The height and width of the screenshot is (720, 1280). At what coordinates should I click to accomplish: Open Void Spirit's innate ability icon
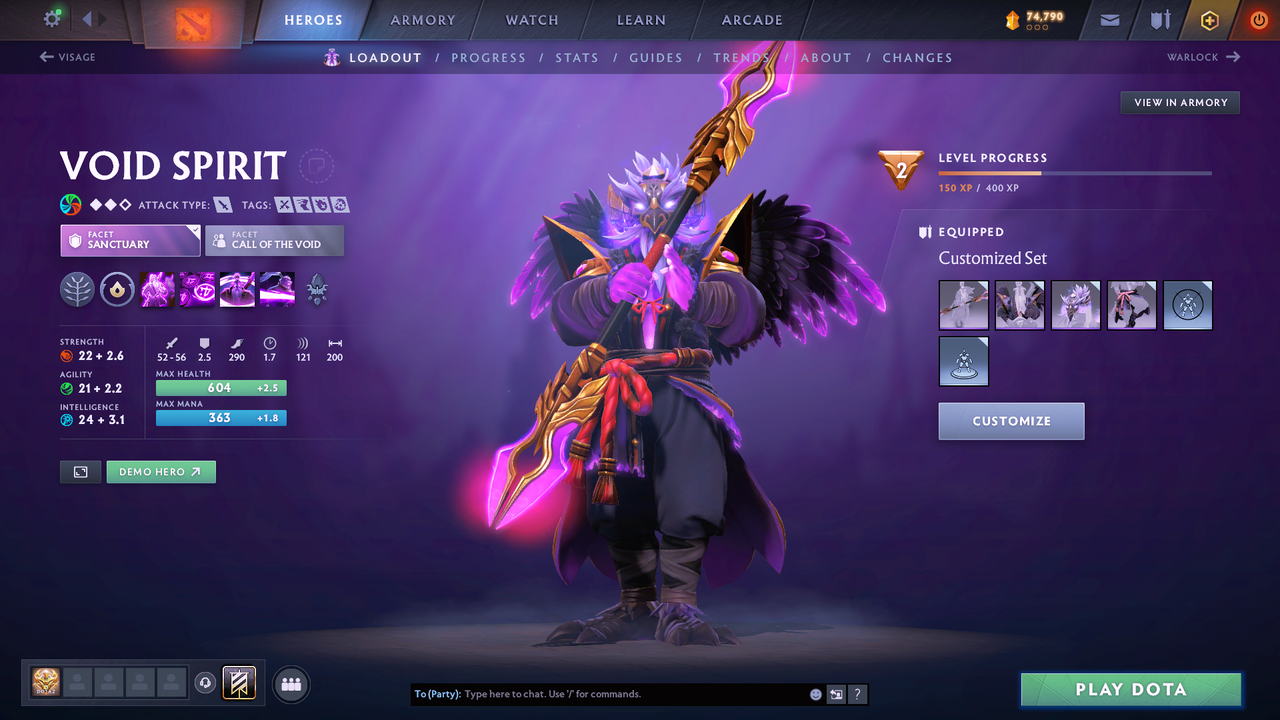coord(117,289)
